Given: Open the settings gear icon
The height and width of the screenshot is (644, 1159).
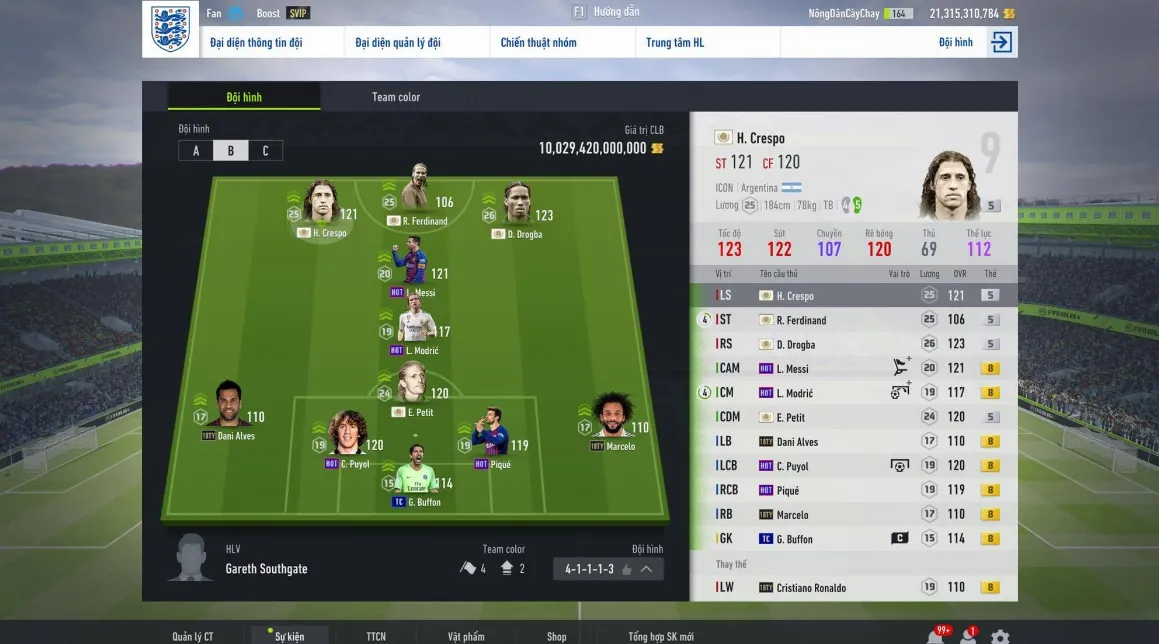Looking at the screenshot, I should pyautogui.click(x=999, y=636).
